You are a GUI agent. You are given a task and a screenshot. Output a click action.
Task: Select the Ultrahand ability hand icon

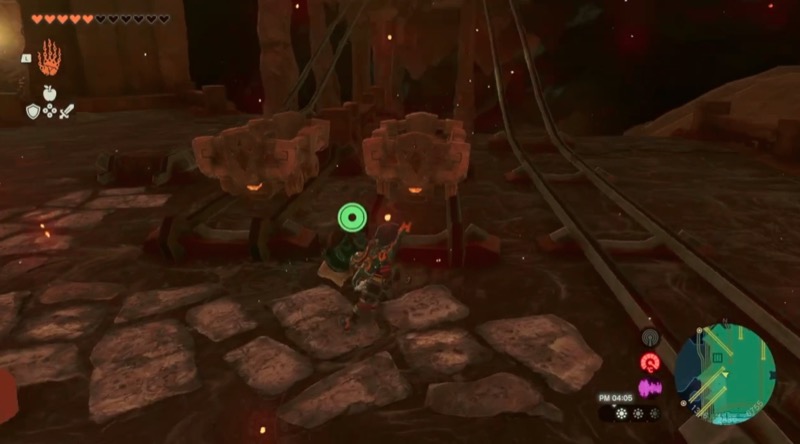[x=49, y=58]
